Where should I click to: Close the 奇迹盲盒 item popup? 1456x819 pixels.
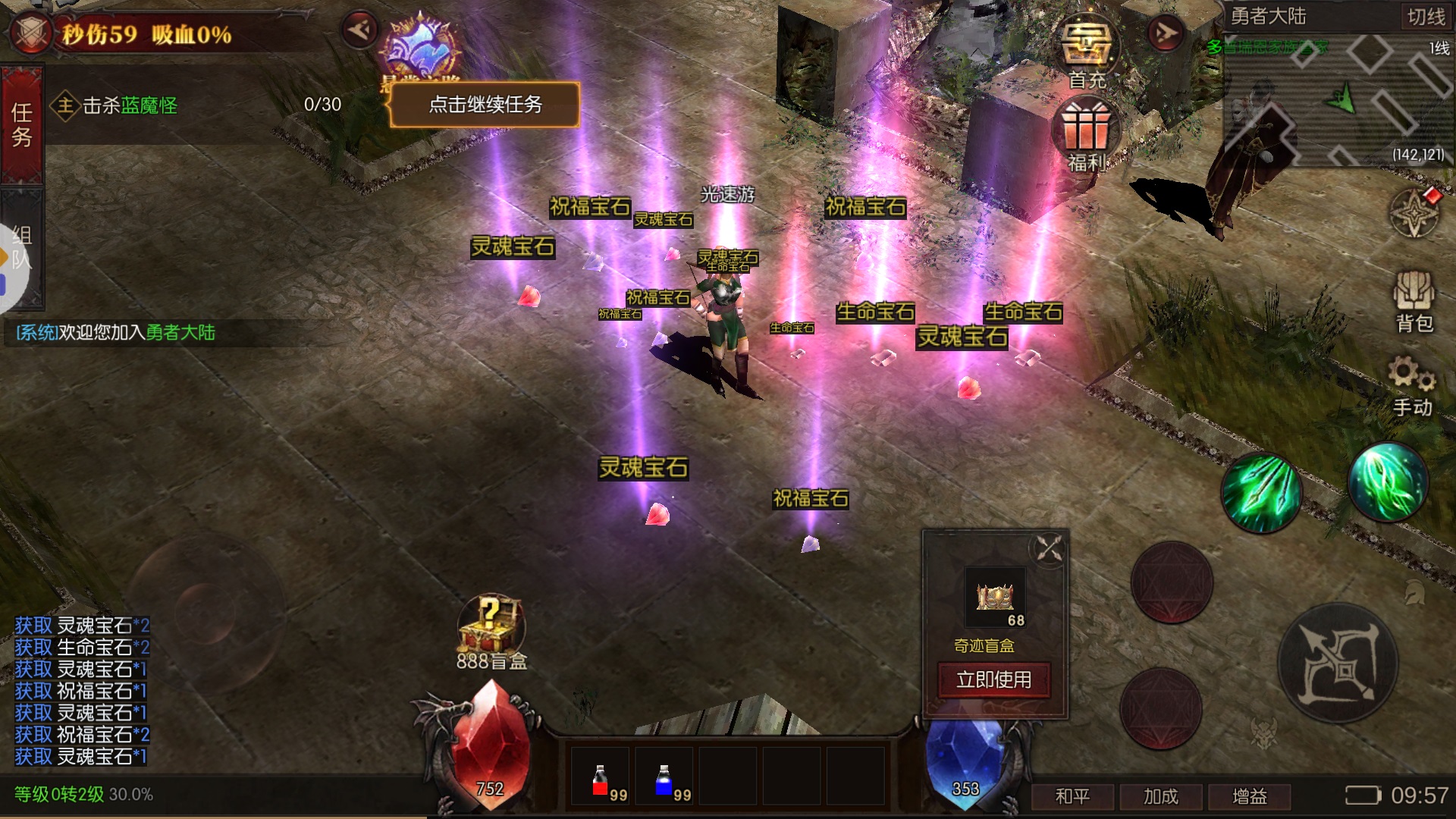1050,548
